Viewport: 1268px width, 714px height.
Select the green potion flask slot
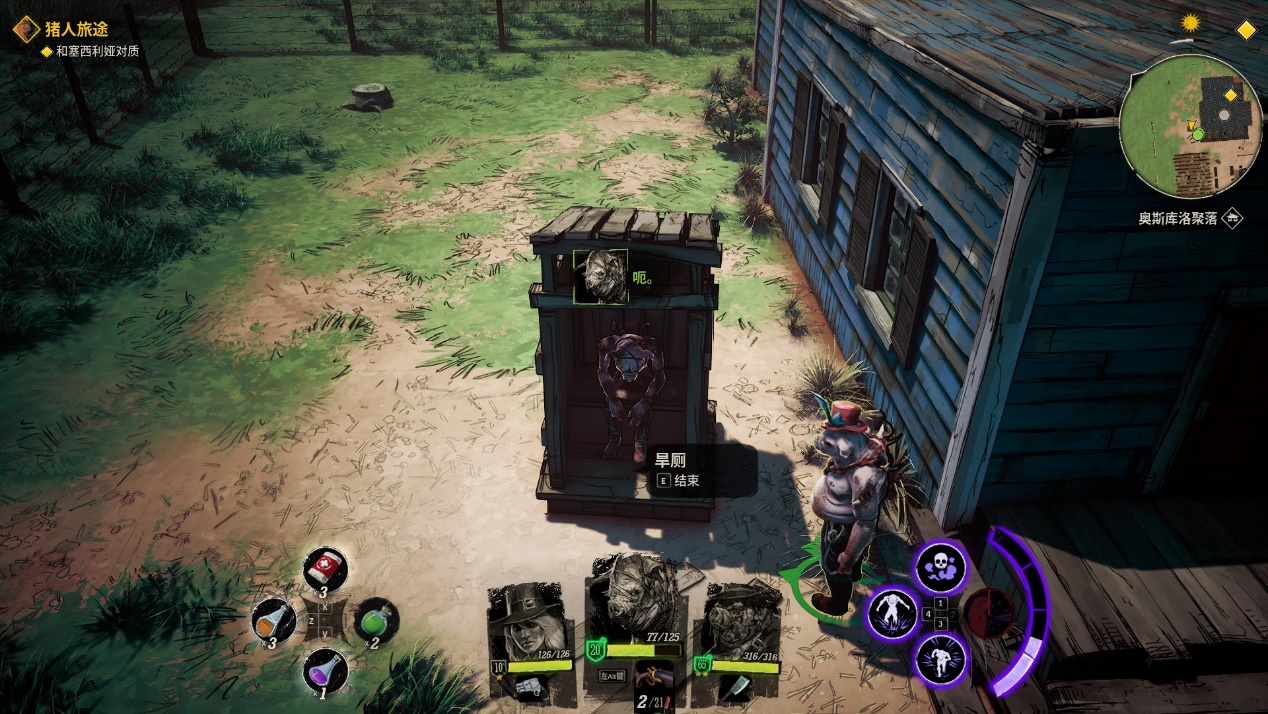[376, 620]
